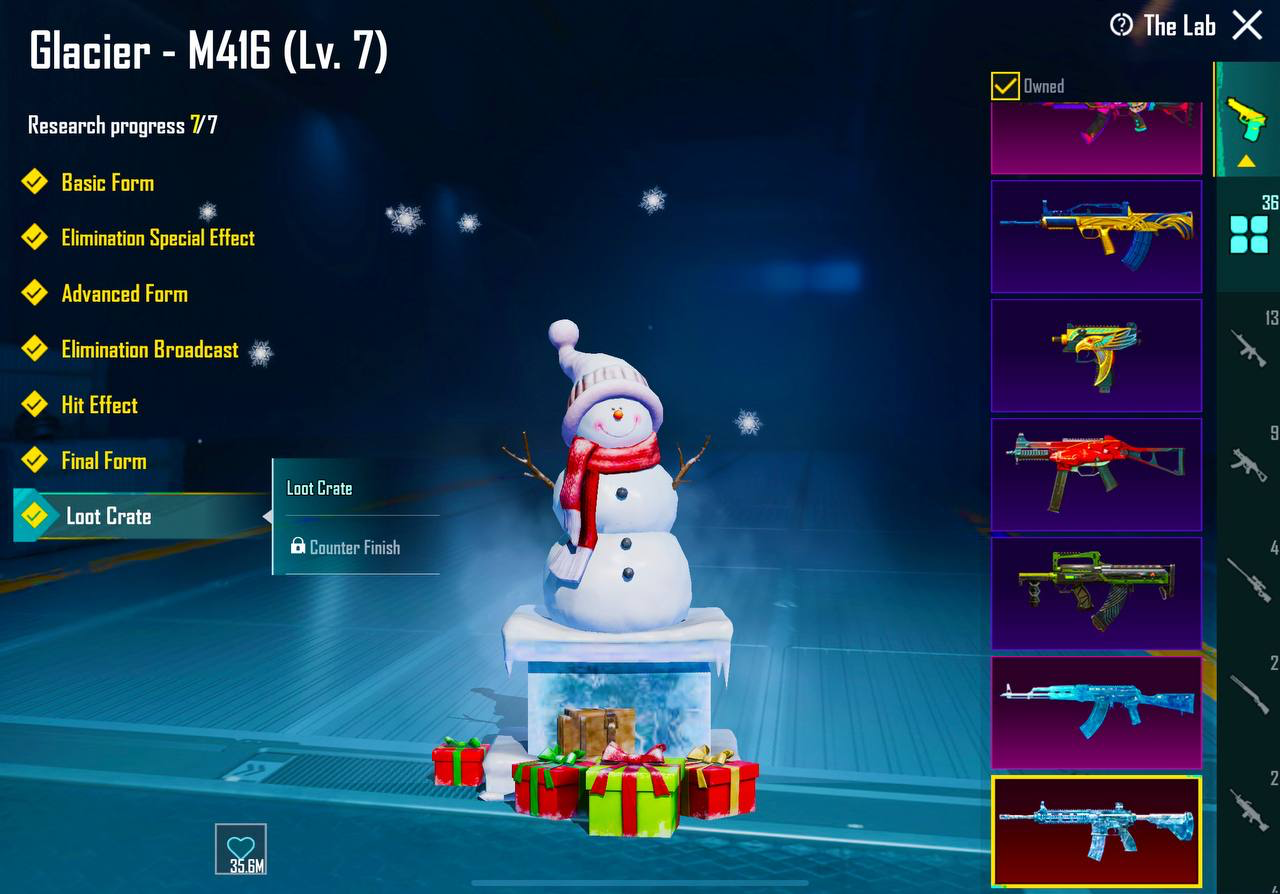The width and height of the screenshot is (1280, 894).
Task: Pick the golden Uzi skin thumbnail
Action: click(x=1096, y=355)
